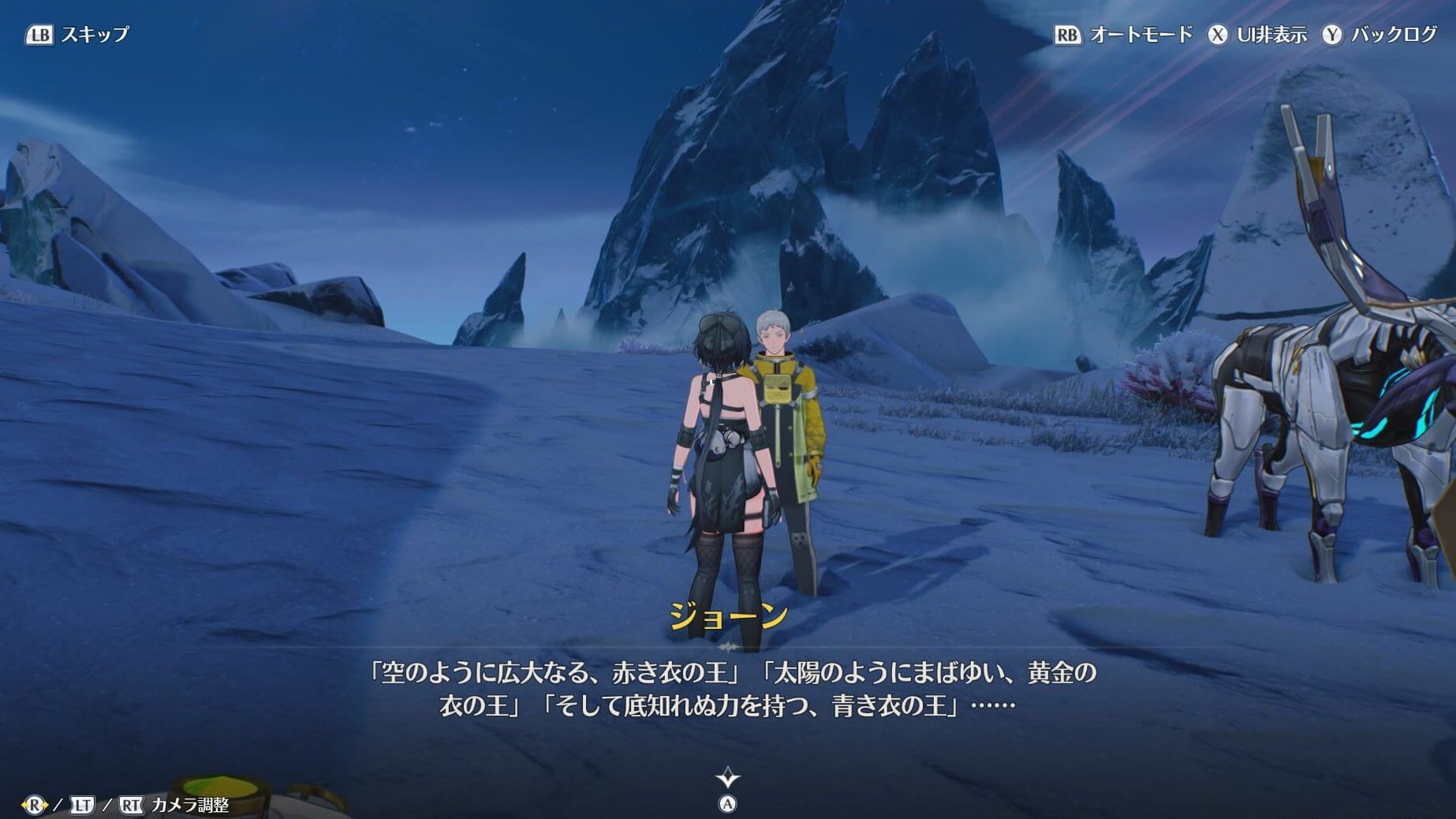
Task: Open the バックログ dialogue log
Action: click(x=1379, y=35)
